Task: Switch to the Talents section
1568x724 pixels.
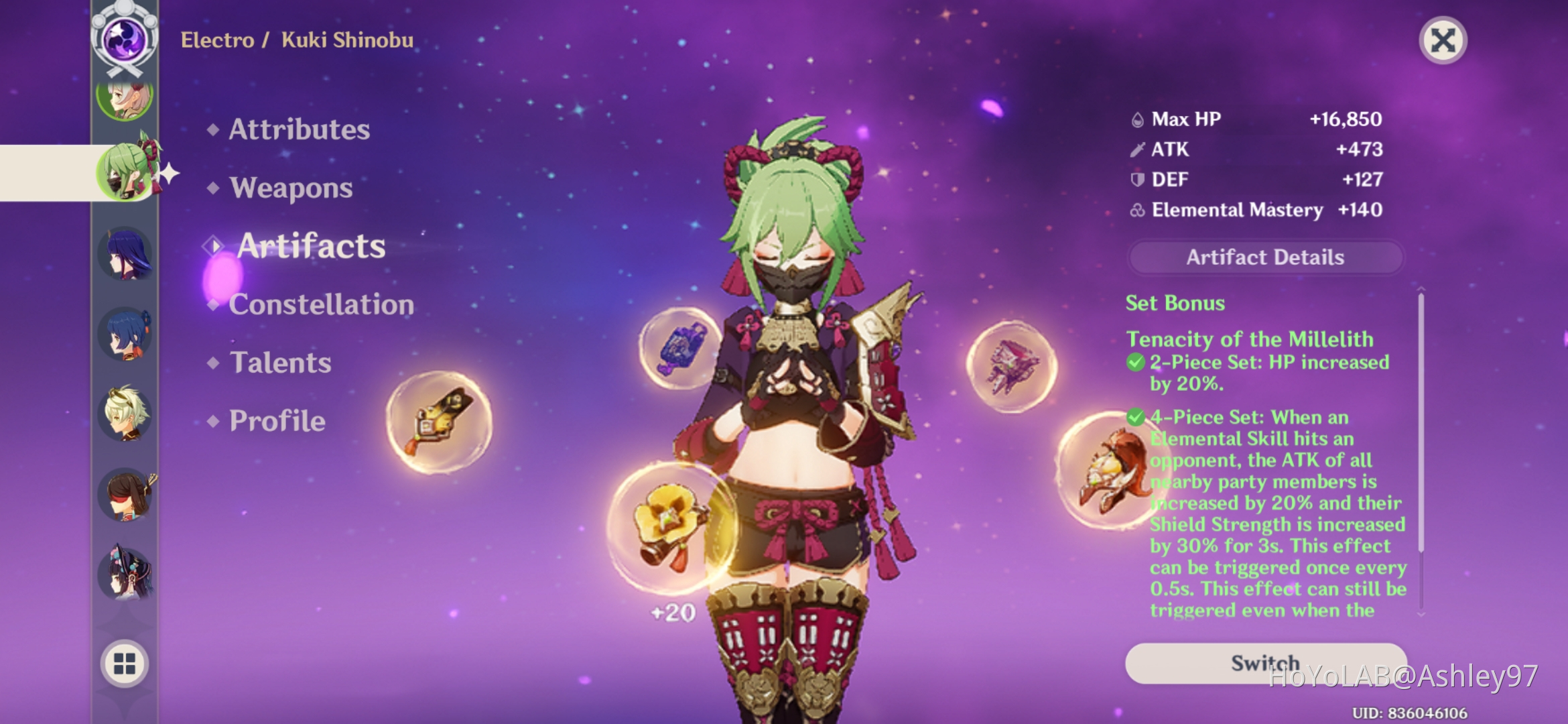Action: 279,363
